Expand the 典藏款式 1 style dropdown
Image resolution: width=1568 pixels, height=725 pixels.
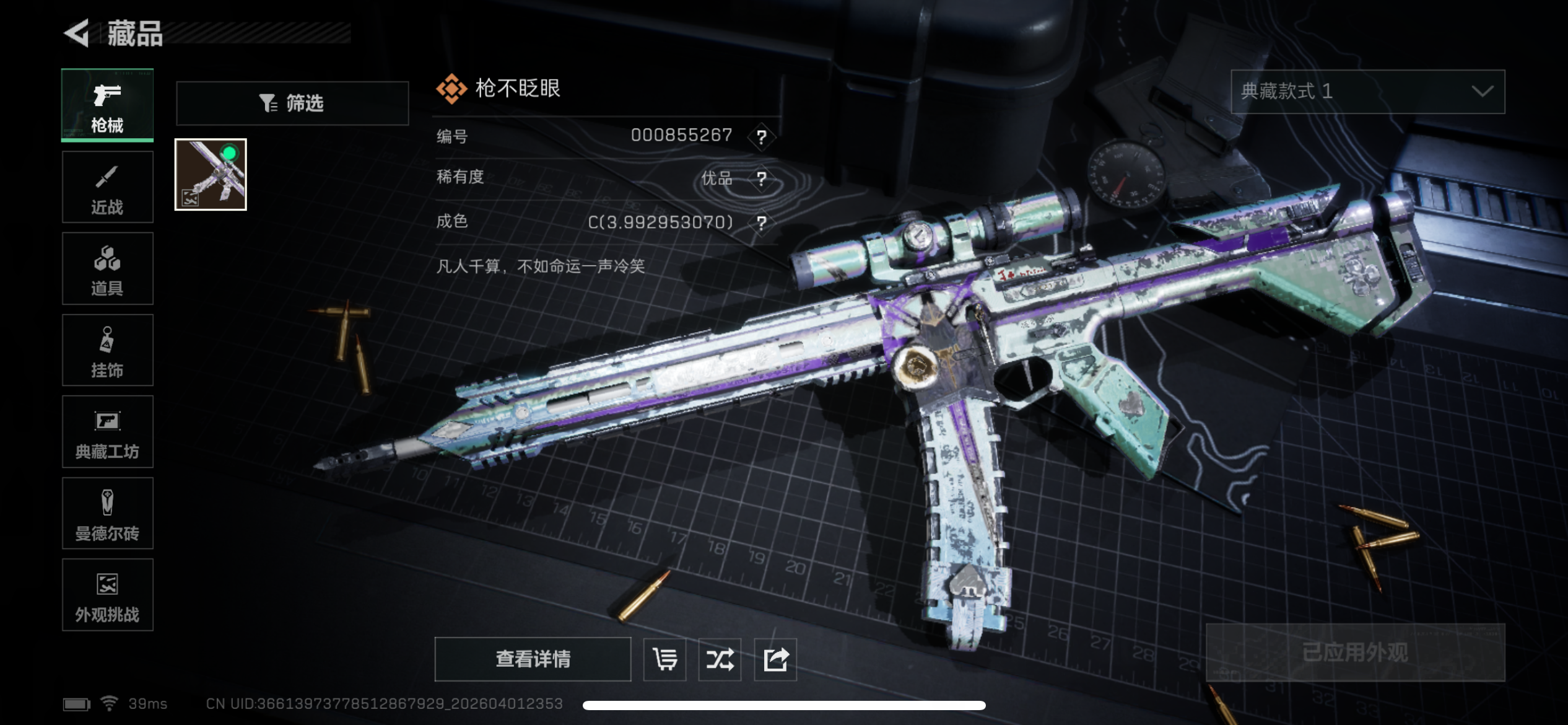(1367, 92)
